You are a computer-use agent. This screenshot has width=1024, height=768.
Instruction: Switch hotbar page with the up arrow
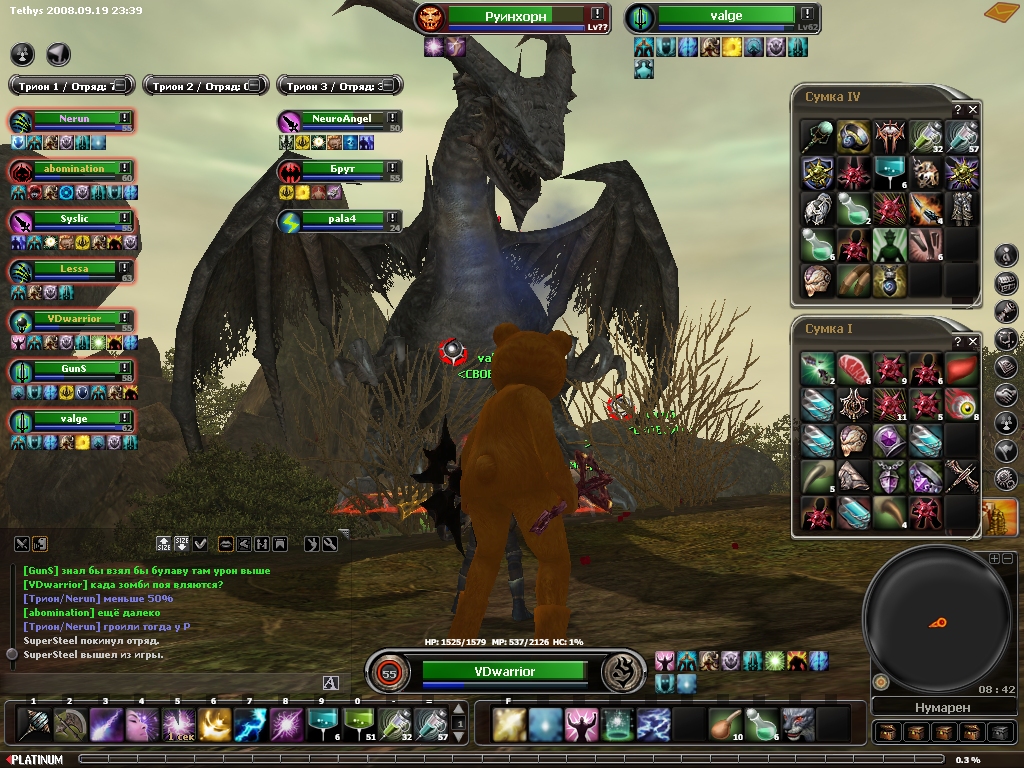click(459, 709)
